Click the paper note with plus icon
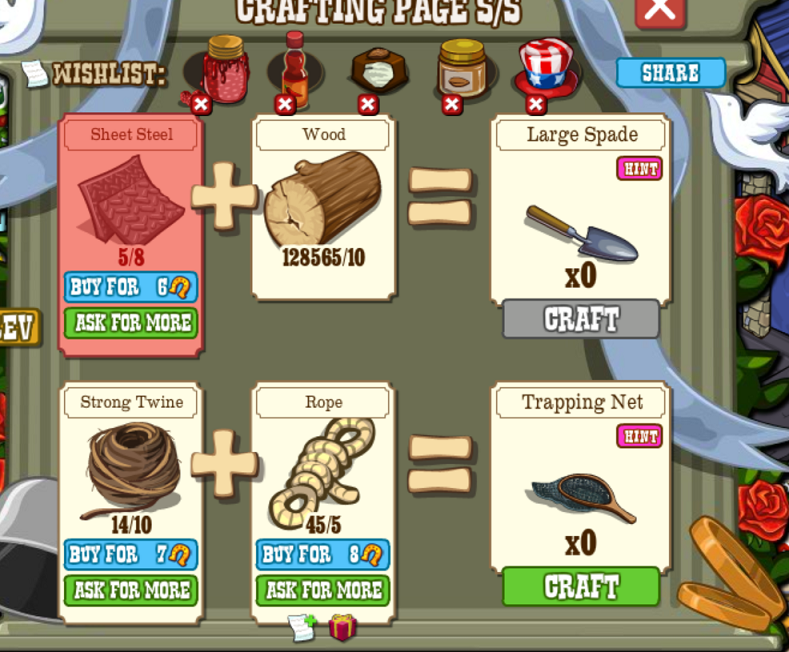Image resolution: width=789 pixels, height=652 pixels. 301,627
